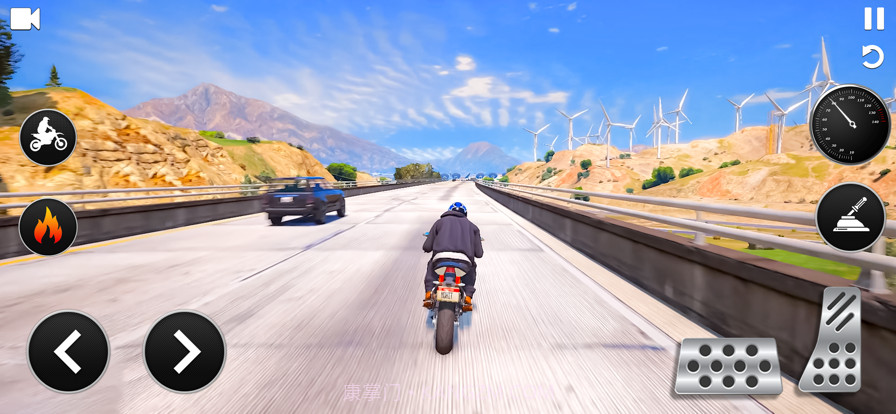Activate the wheelie stunt button

(x=48, y=137)
